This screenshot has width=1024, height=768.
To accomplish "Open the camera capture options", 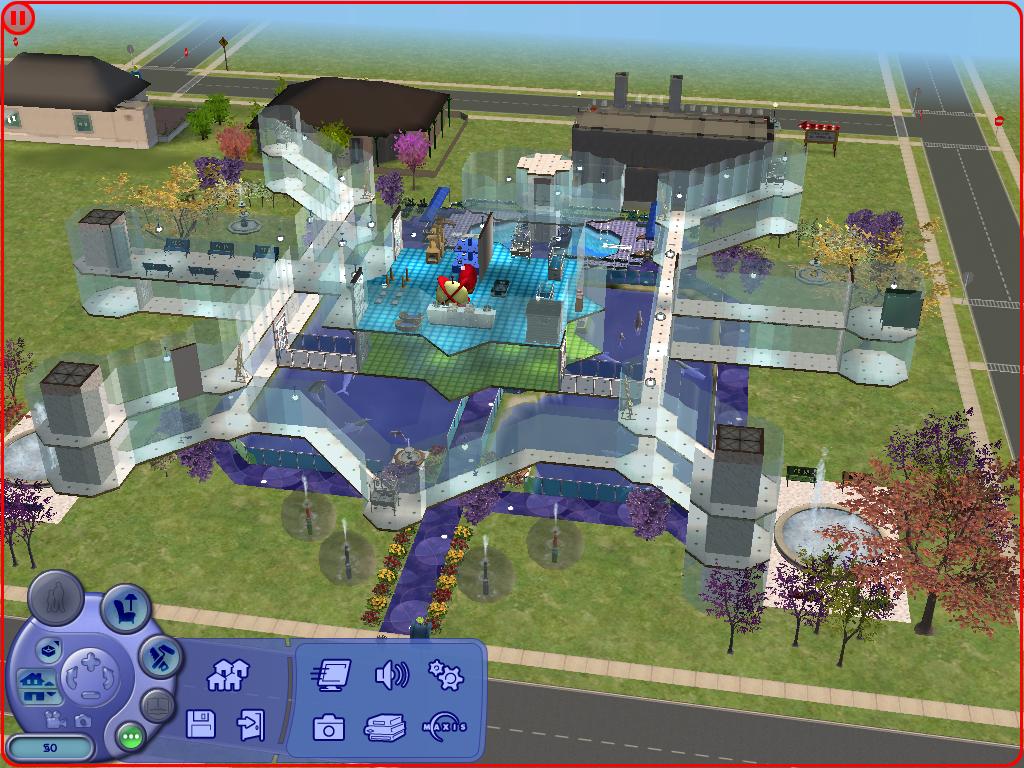I will pos(328,727).
